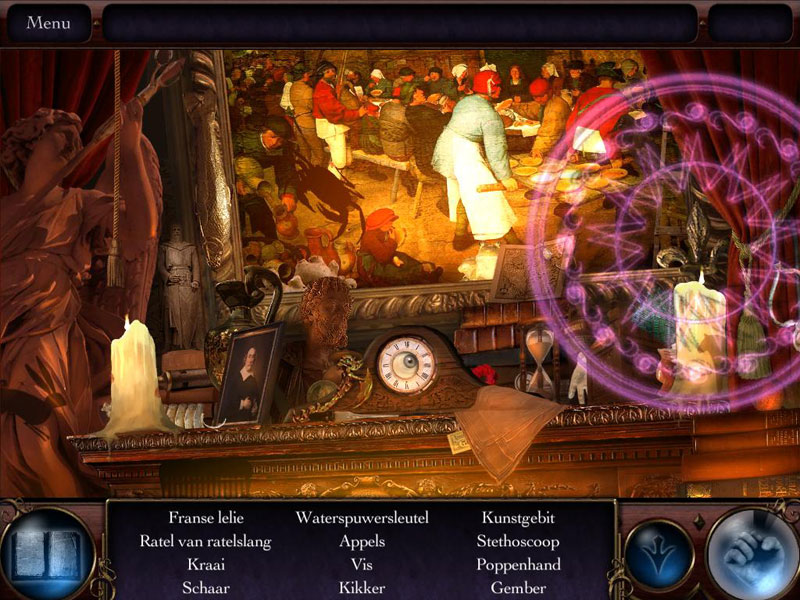Open the Menu button

pos(48,23)
